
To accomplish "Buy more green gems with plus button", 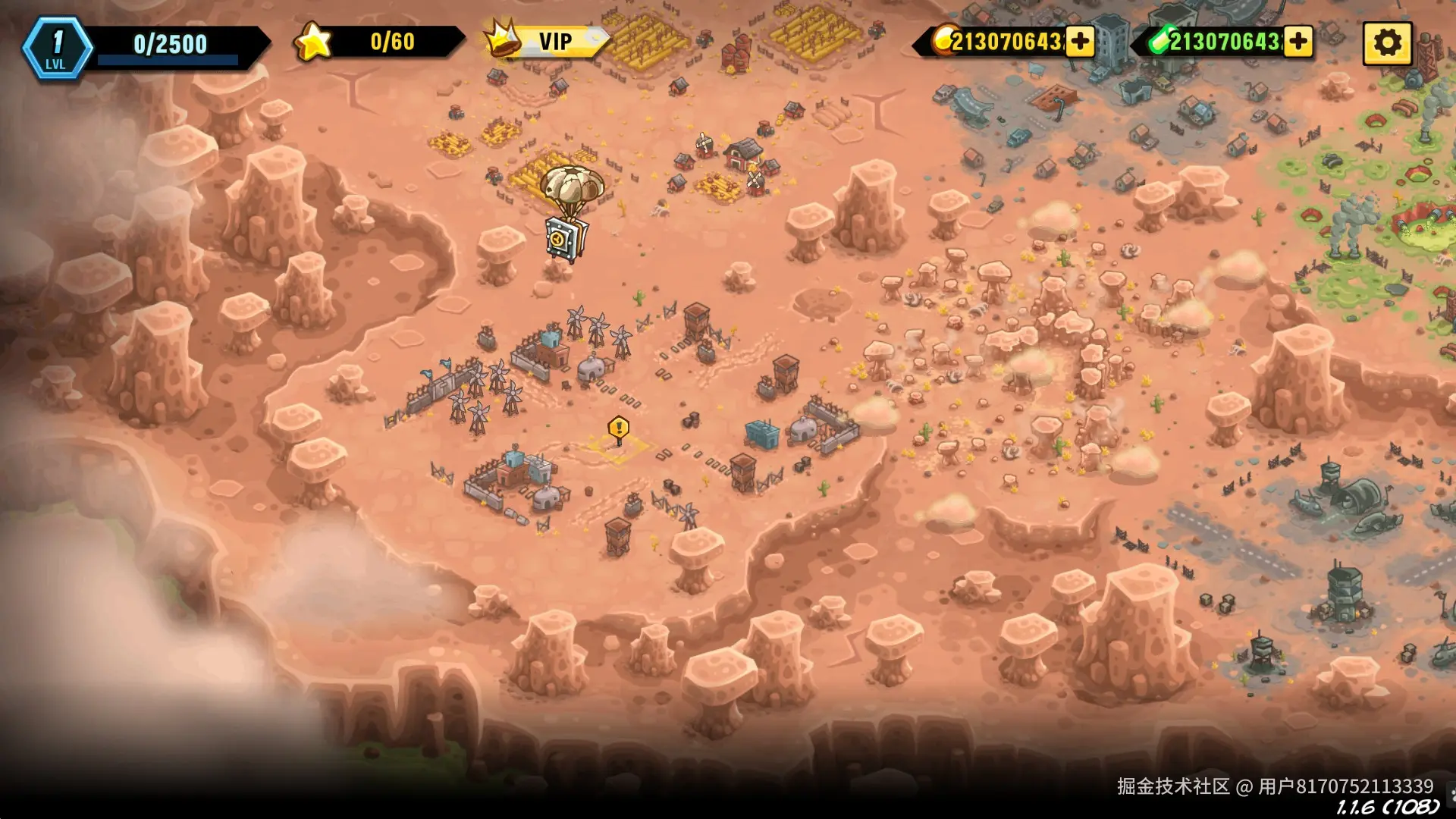I will click(1298, 42).
